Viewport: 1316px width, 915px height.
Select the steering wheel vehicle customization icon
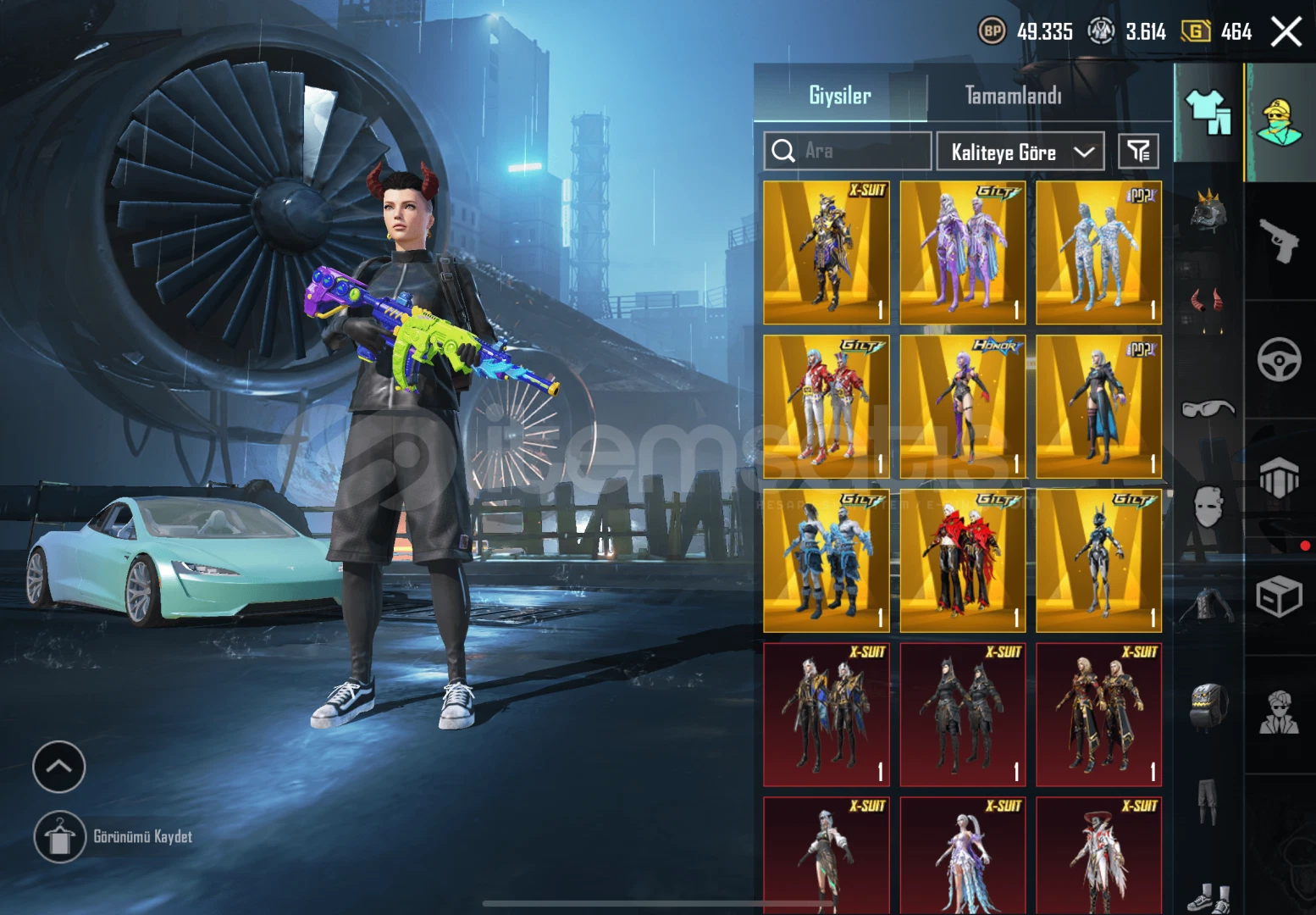click(1278, 359)
